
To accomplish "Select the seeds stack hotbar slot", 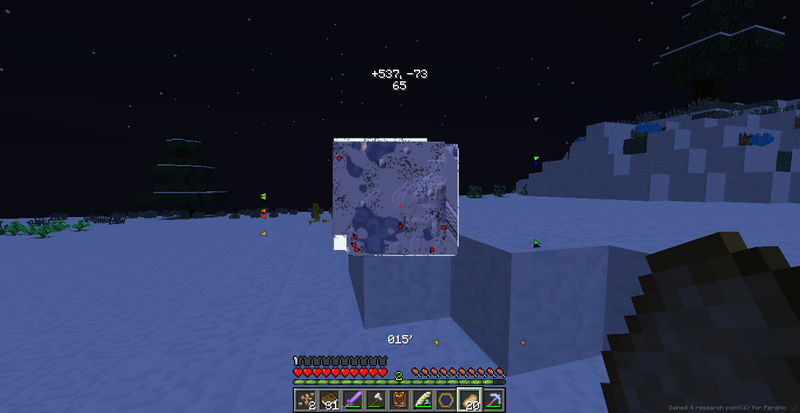I will click(x=307, y=400).
